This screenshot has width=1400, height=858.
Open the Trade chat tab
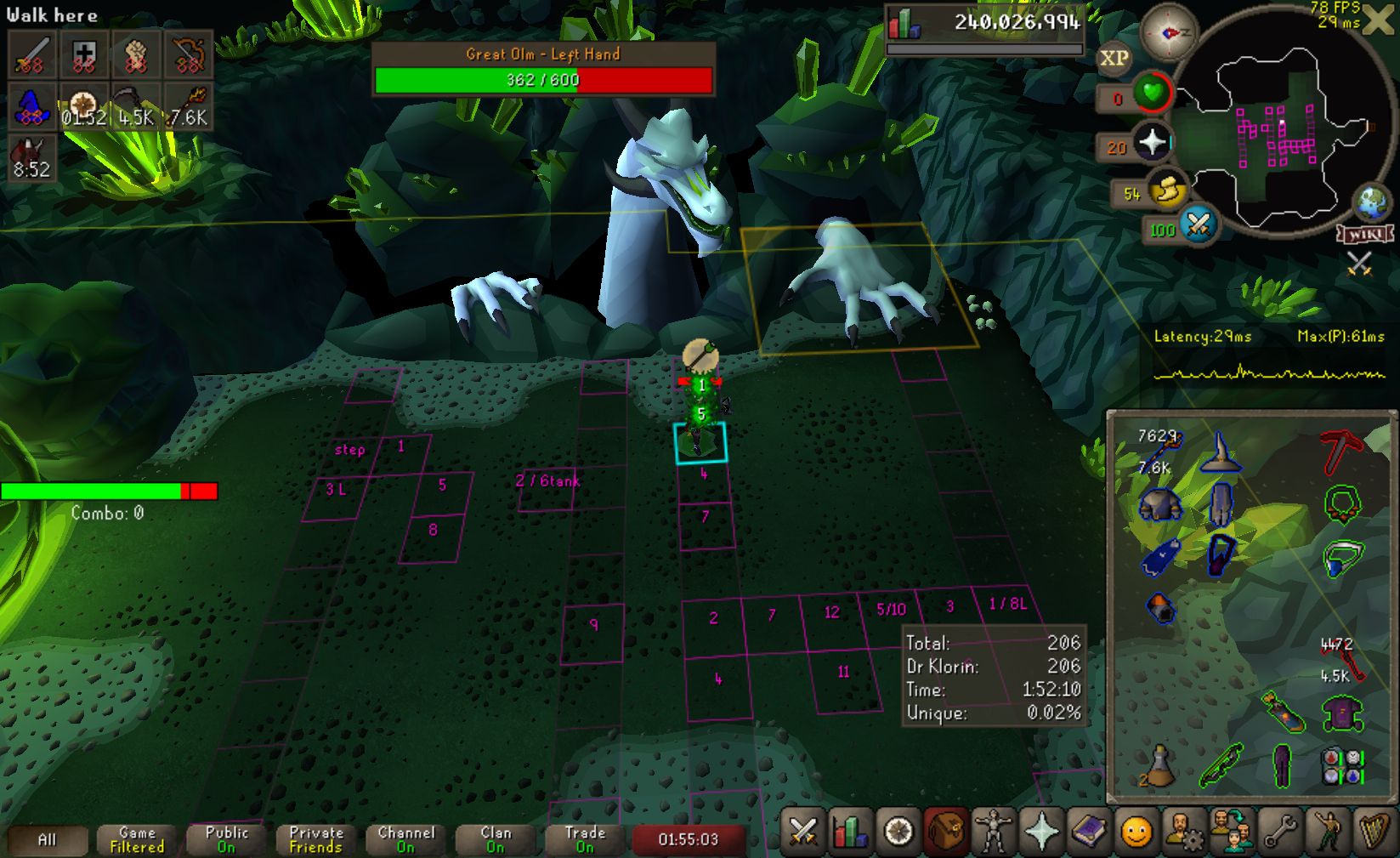[x=585, y=840]
